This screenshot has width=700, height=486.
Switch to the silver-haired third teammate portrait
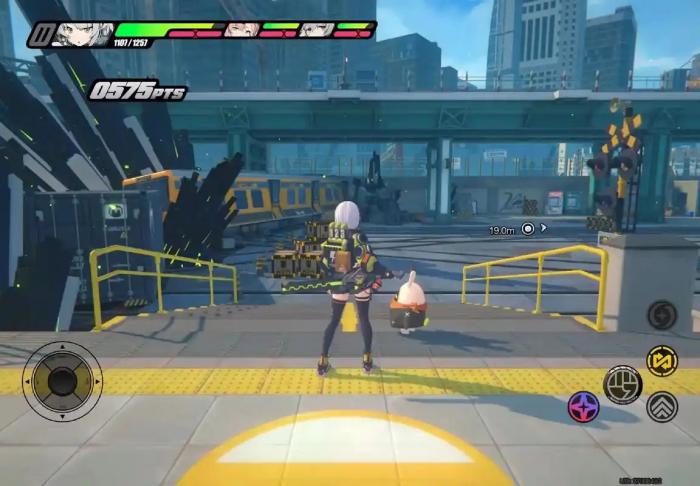click(316, 30)
